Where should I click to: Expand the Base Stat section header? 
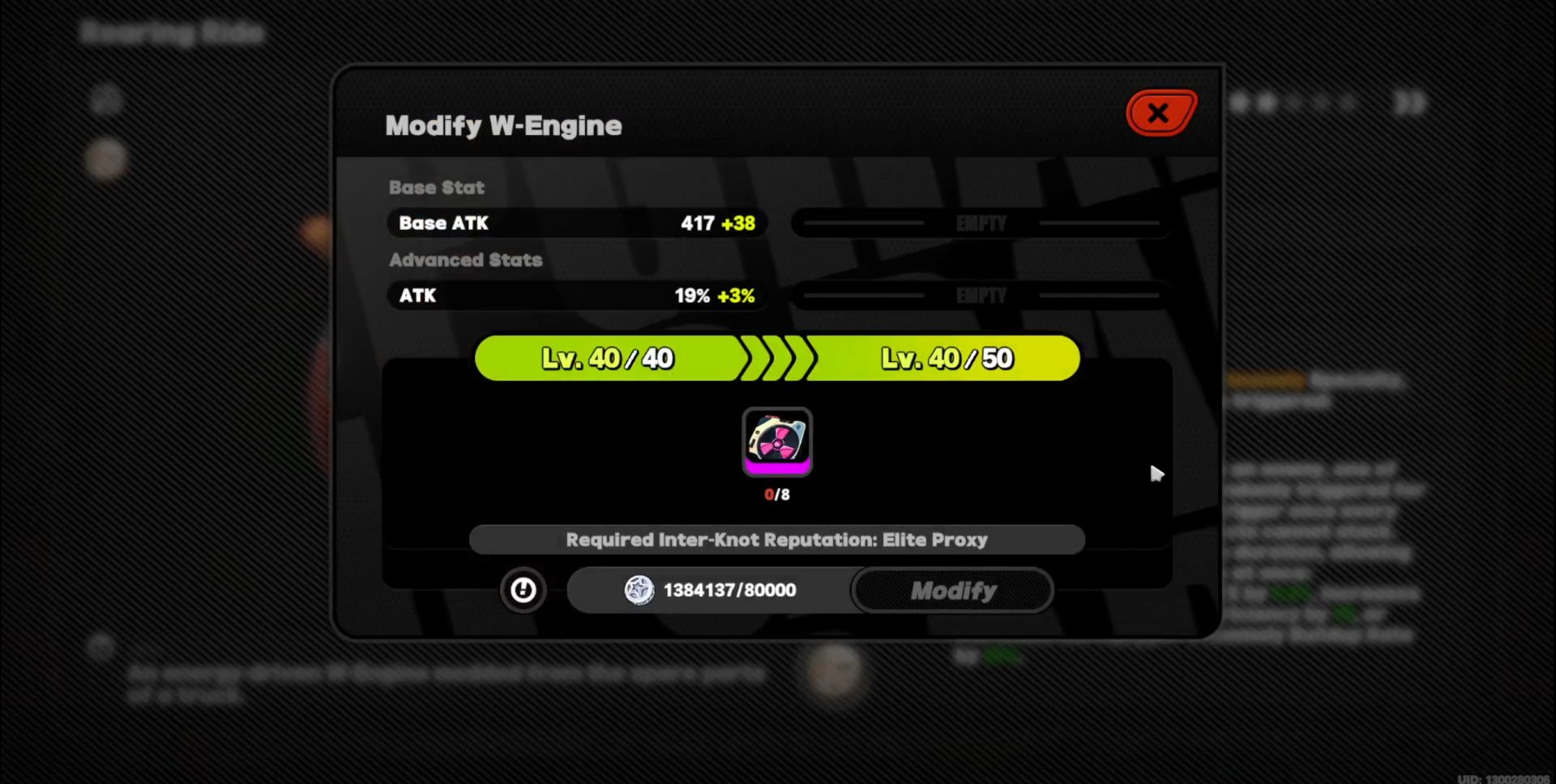pyautogui.click(x=437, y=187)
